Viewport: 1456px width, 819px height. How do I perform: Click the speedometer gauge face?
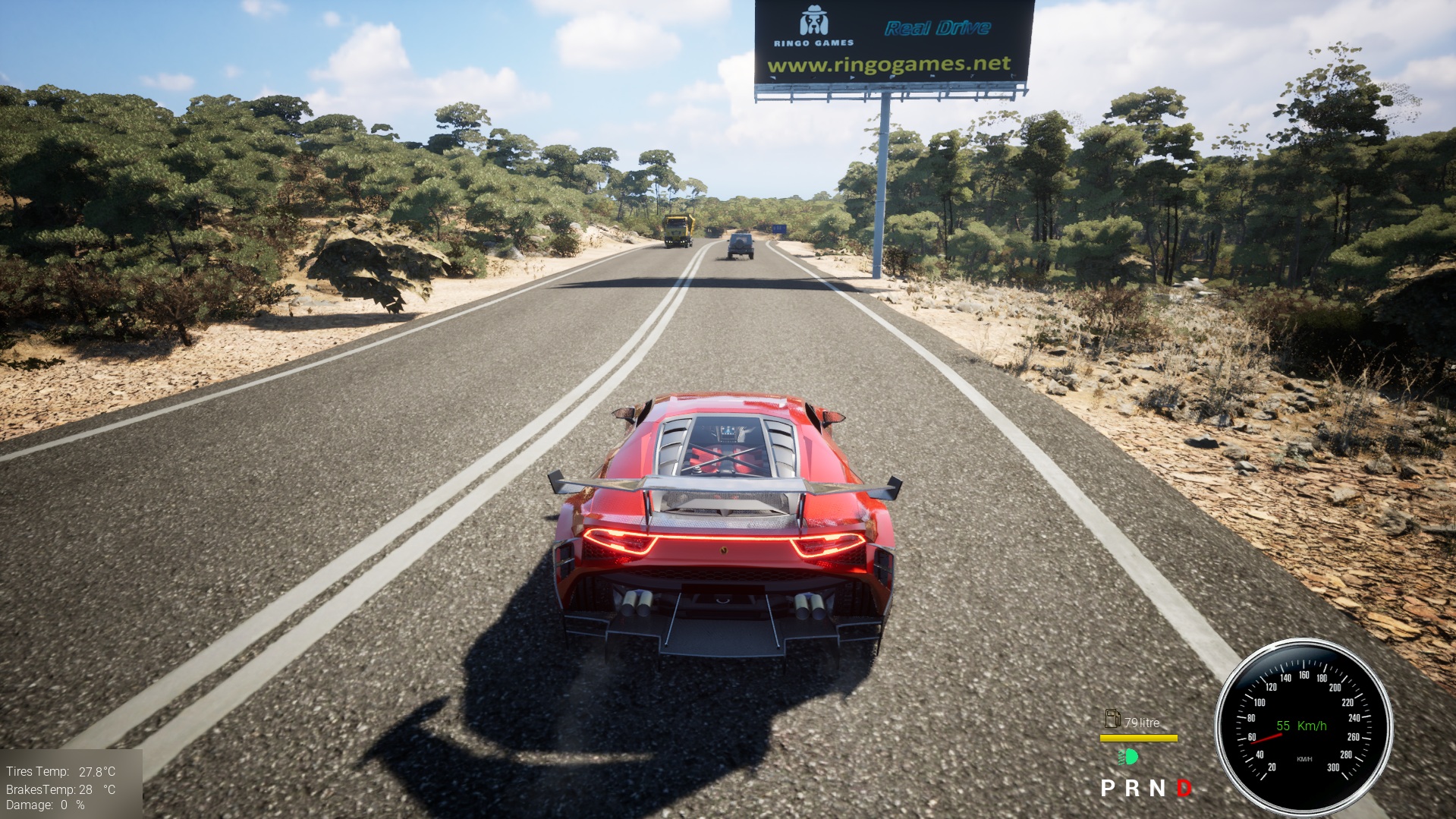(1305, 729)
